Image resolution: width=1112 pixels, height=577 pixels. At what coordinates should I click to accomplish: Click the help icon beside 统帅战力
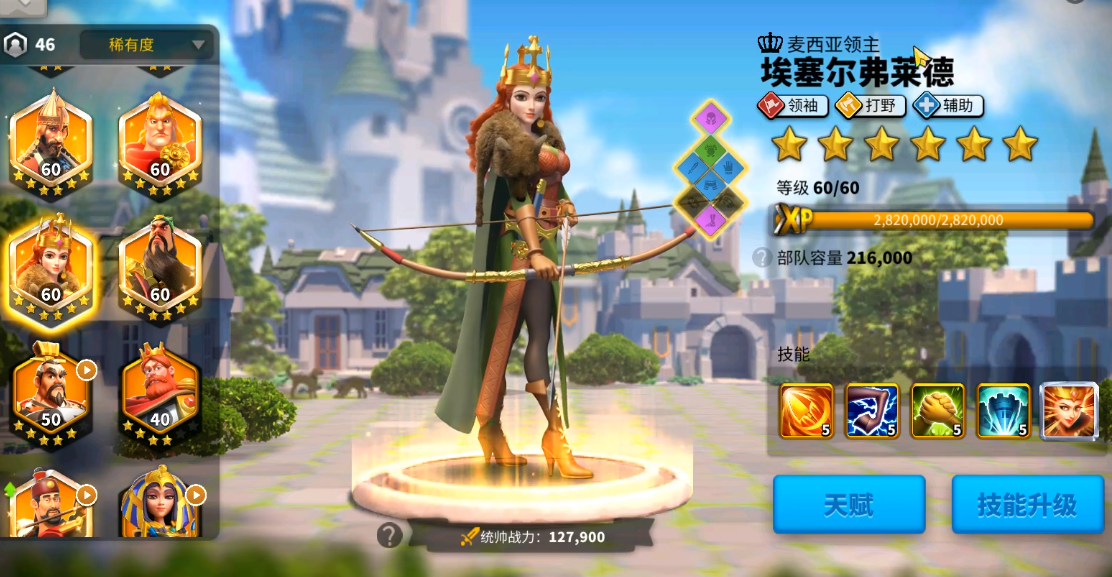[x=389, y=536]
